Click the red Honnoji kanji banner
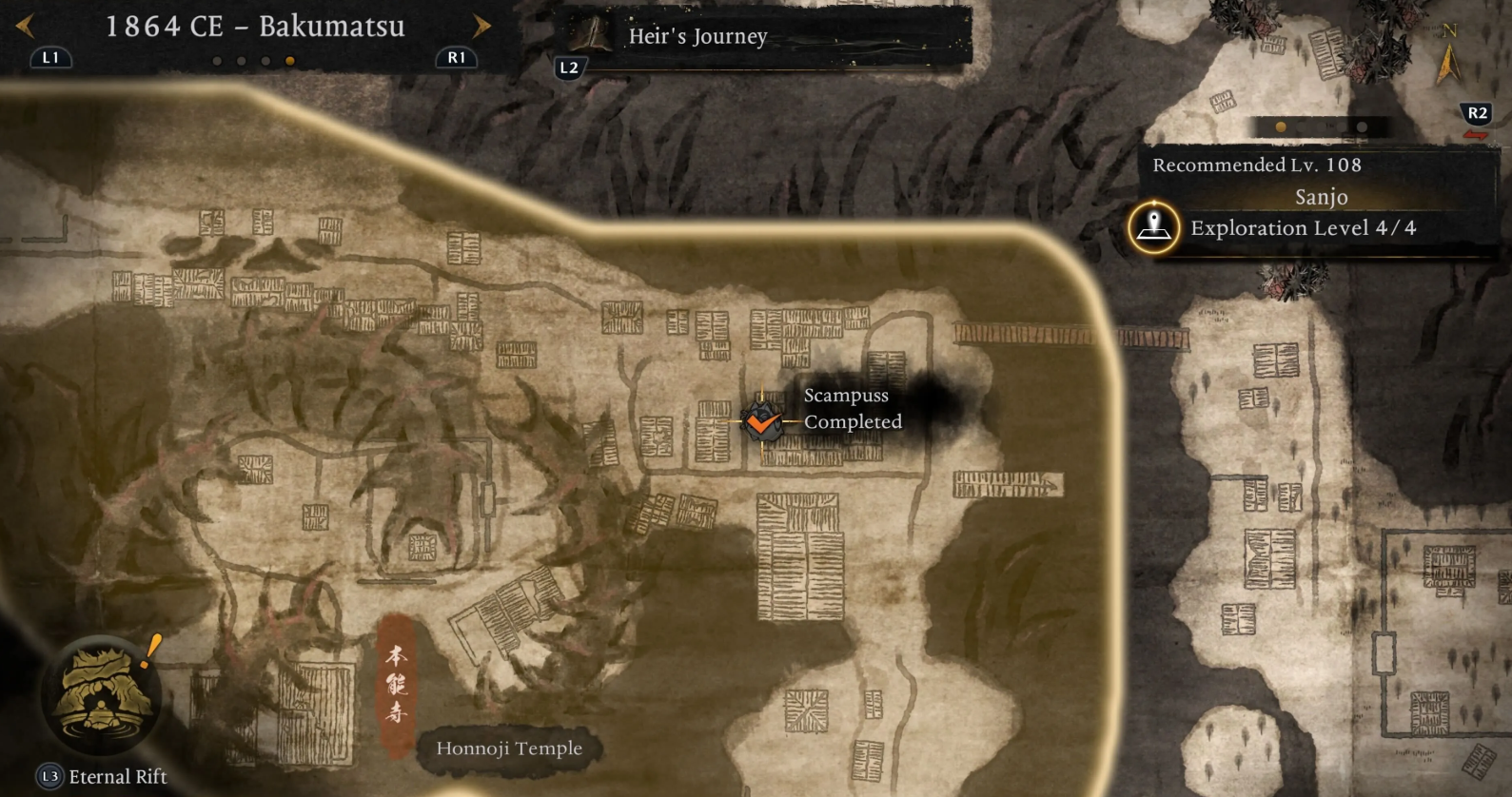 pyautogui.click(x=397, y=684)
